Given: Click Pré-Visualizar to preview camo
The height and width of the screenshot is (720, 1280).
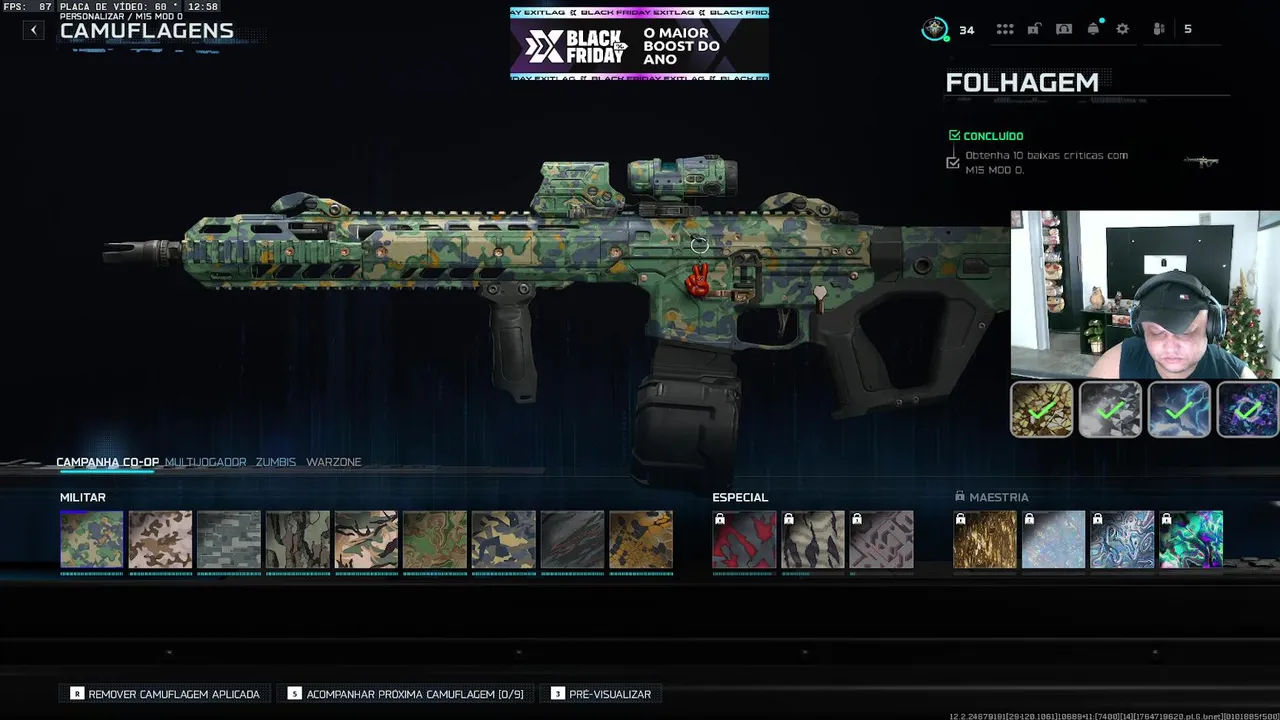Looking at the screenshot, I should click(601, 694).
